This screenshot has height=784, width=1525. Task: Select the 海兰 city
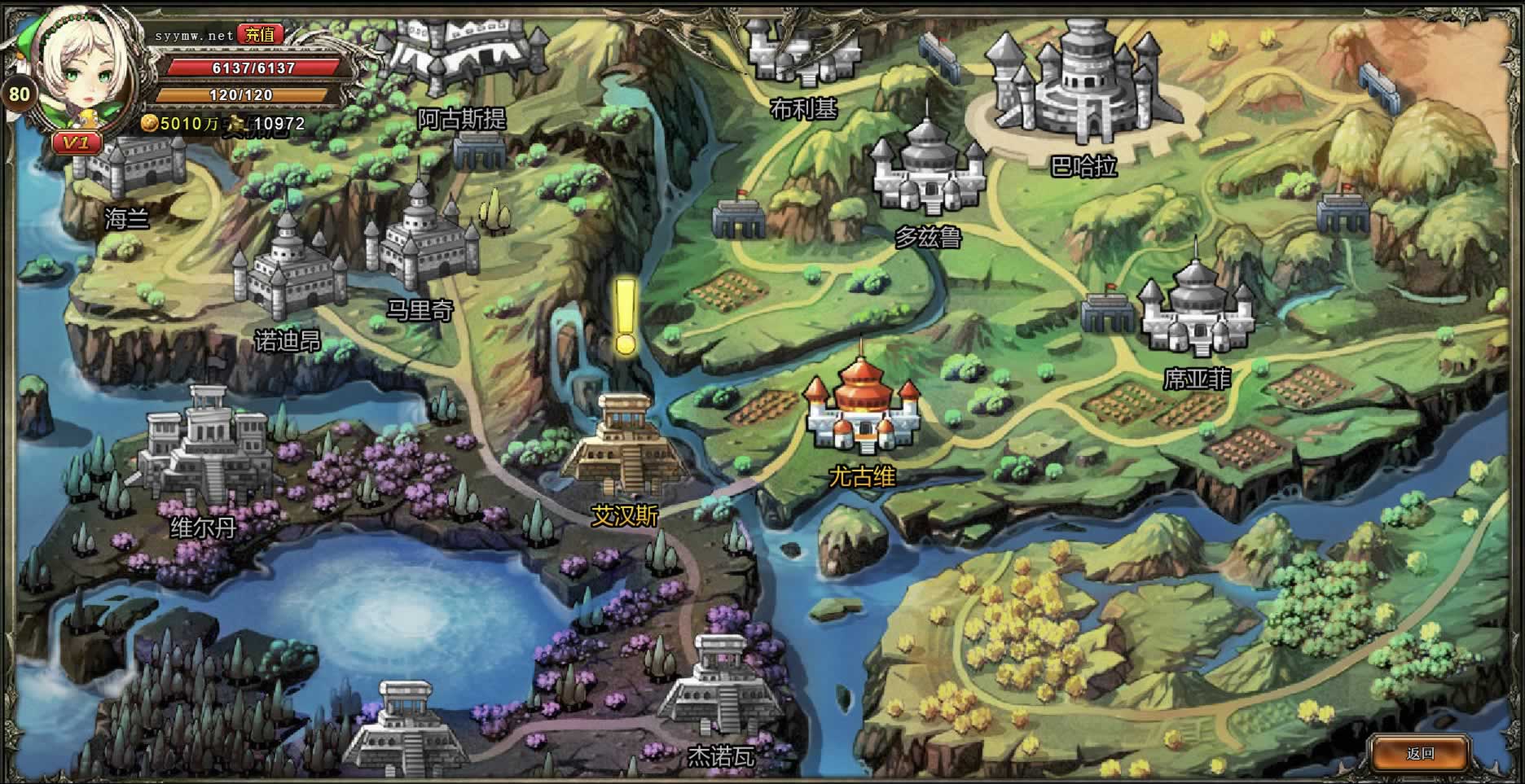pos(130,169)
